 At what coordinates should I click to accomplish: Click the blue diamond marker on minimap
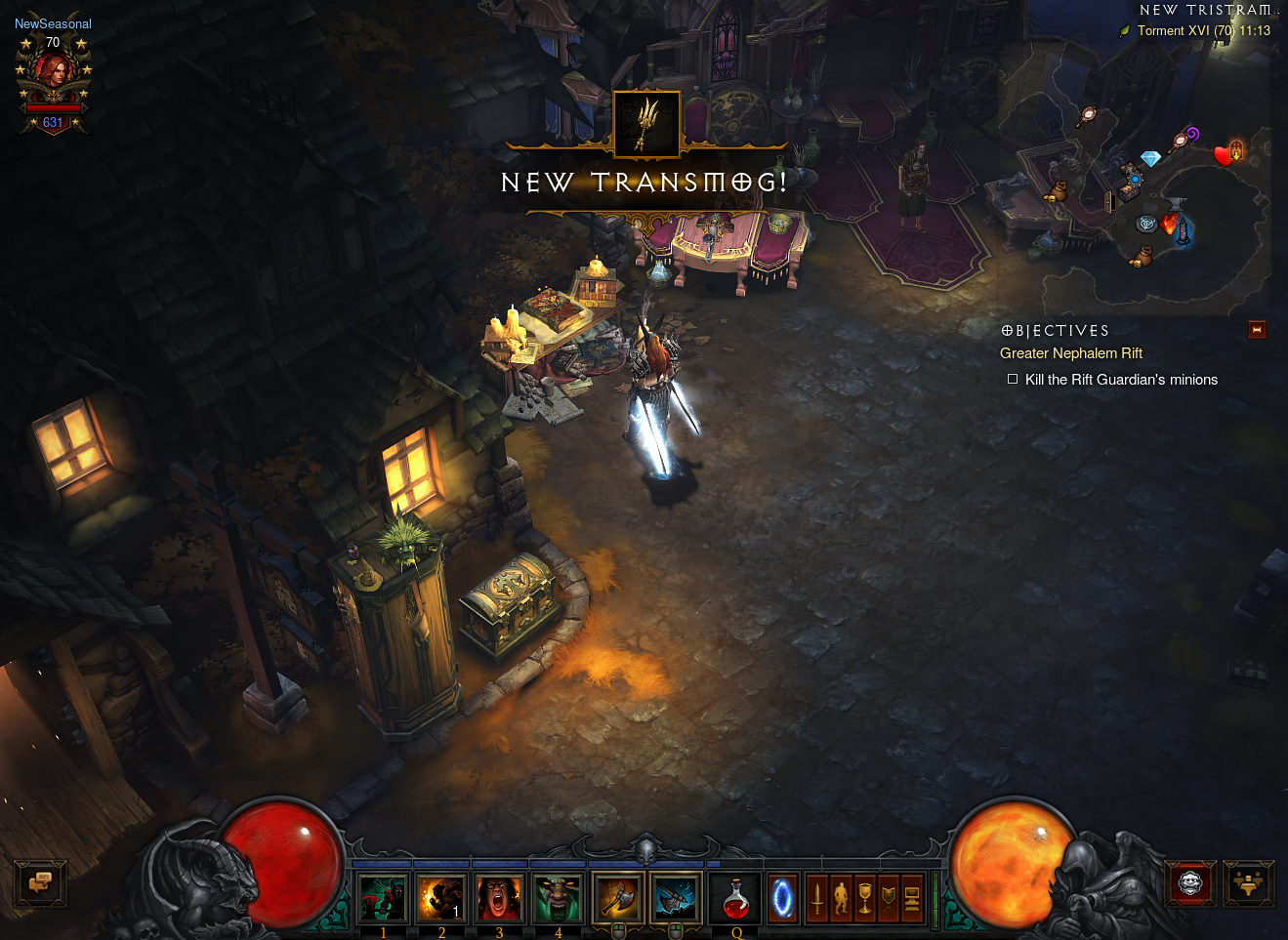click(1150, 158)
